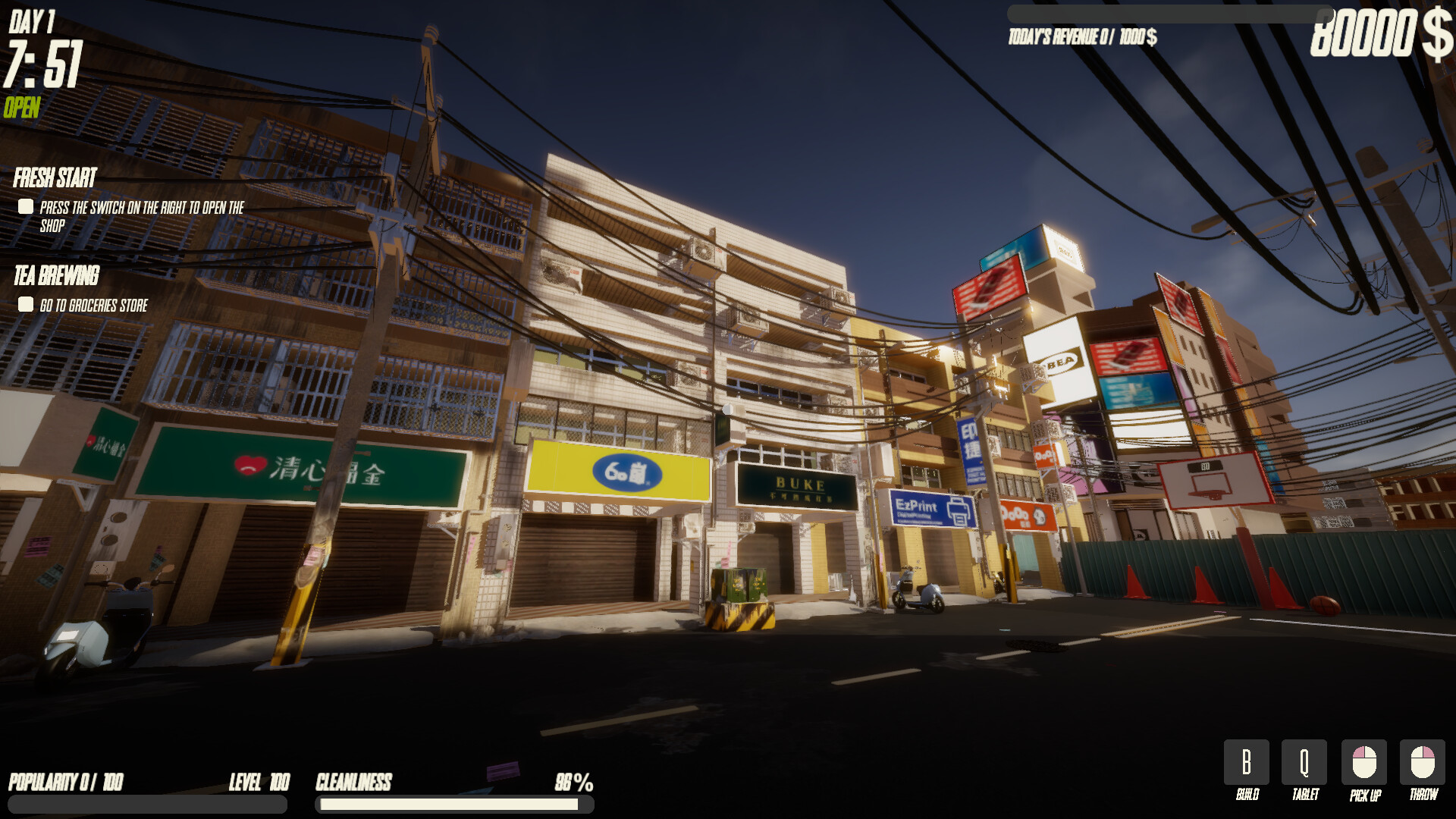Select the Q key icon for Tablet

click(1304, 762)
